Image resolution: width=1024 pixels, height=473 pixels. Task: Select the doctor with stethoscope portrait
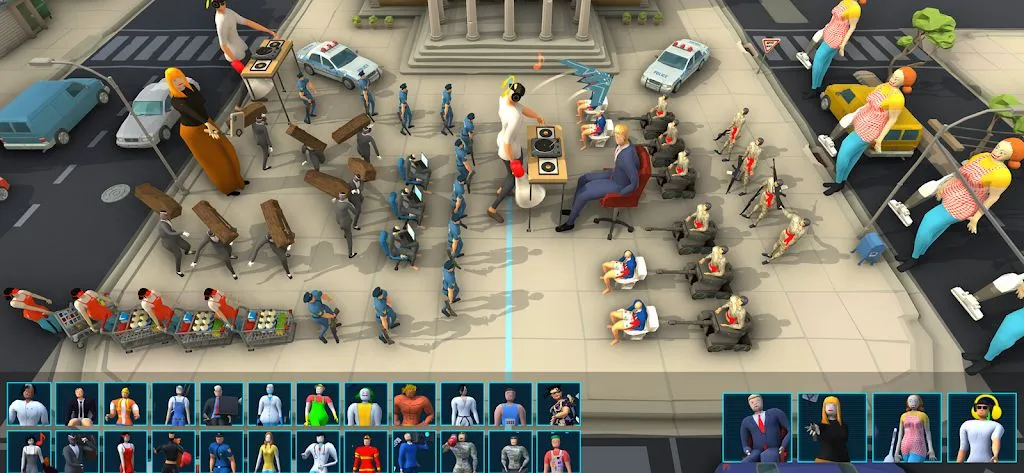point(318,452)
